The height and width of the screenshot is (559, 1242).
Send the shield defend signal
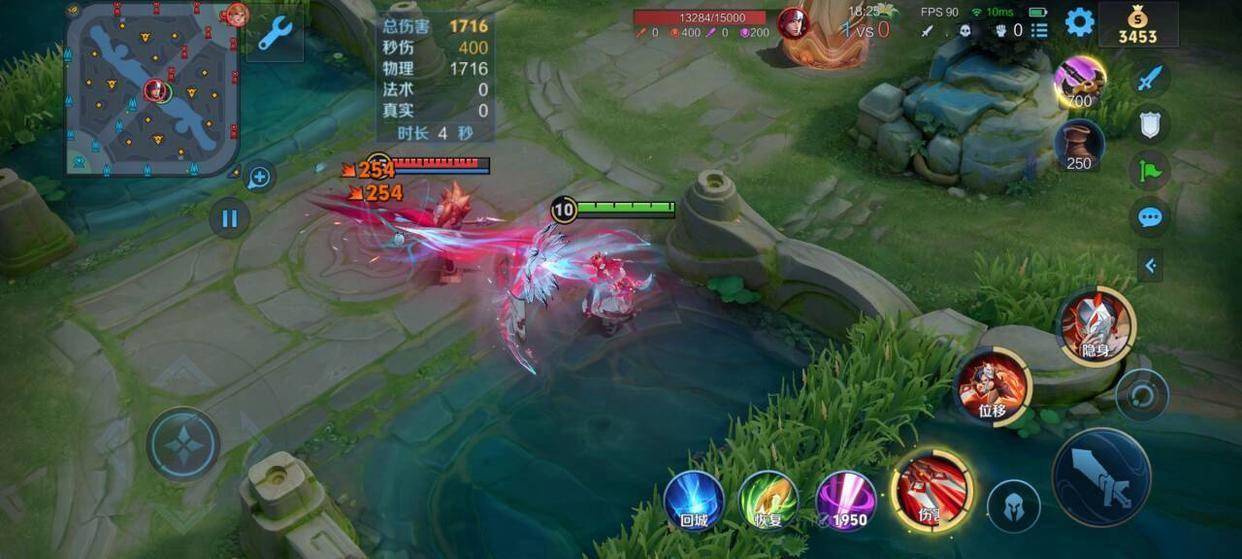pyautogui.click(x=1150, y=124)
